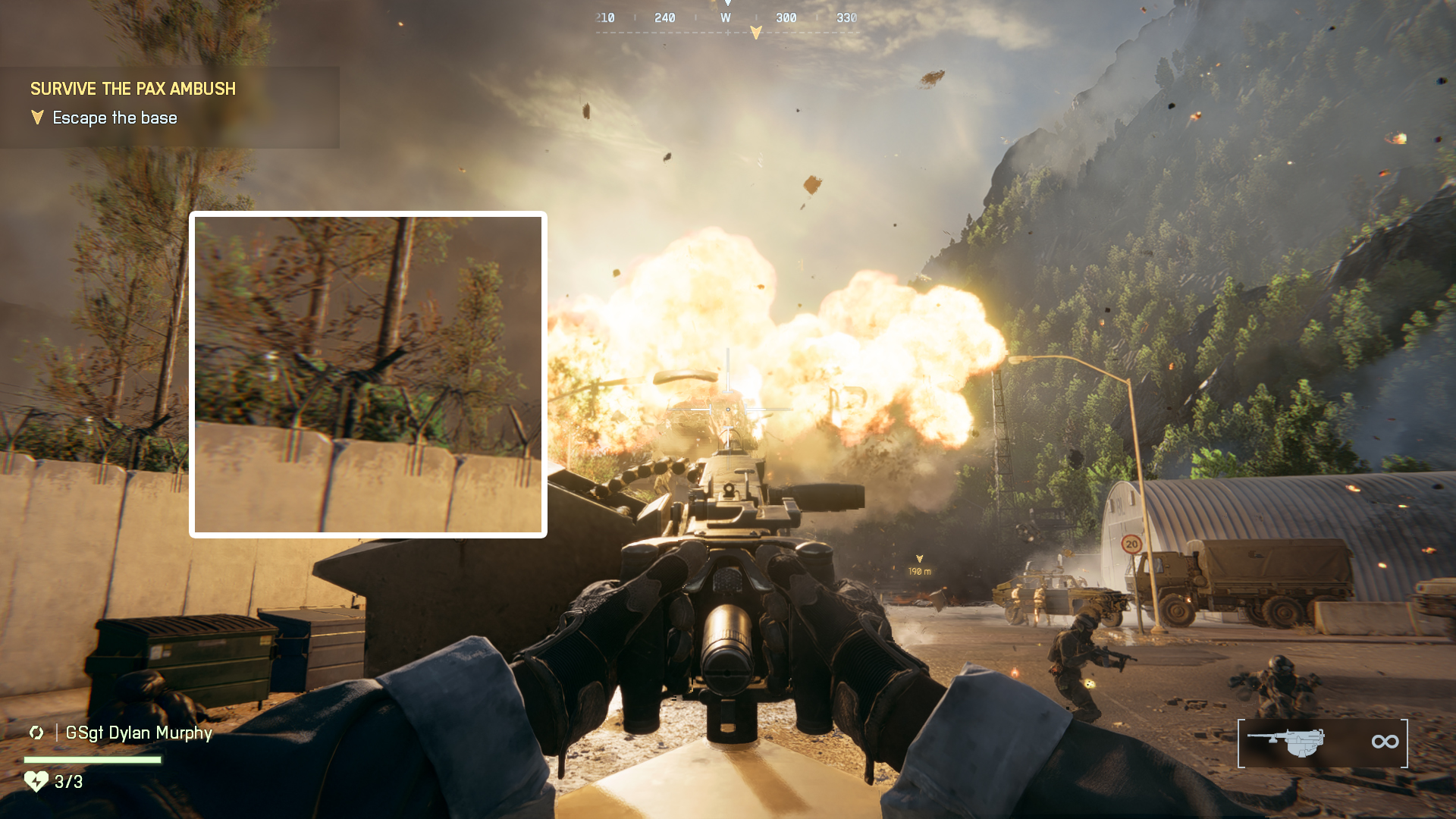Click the squad emblem beside GSgt Dylan Murphy
The image size is (1456, 819).
(36, 733)
